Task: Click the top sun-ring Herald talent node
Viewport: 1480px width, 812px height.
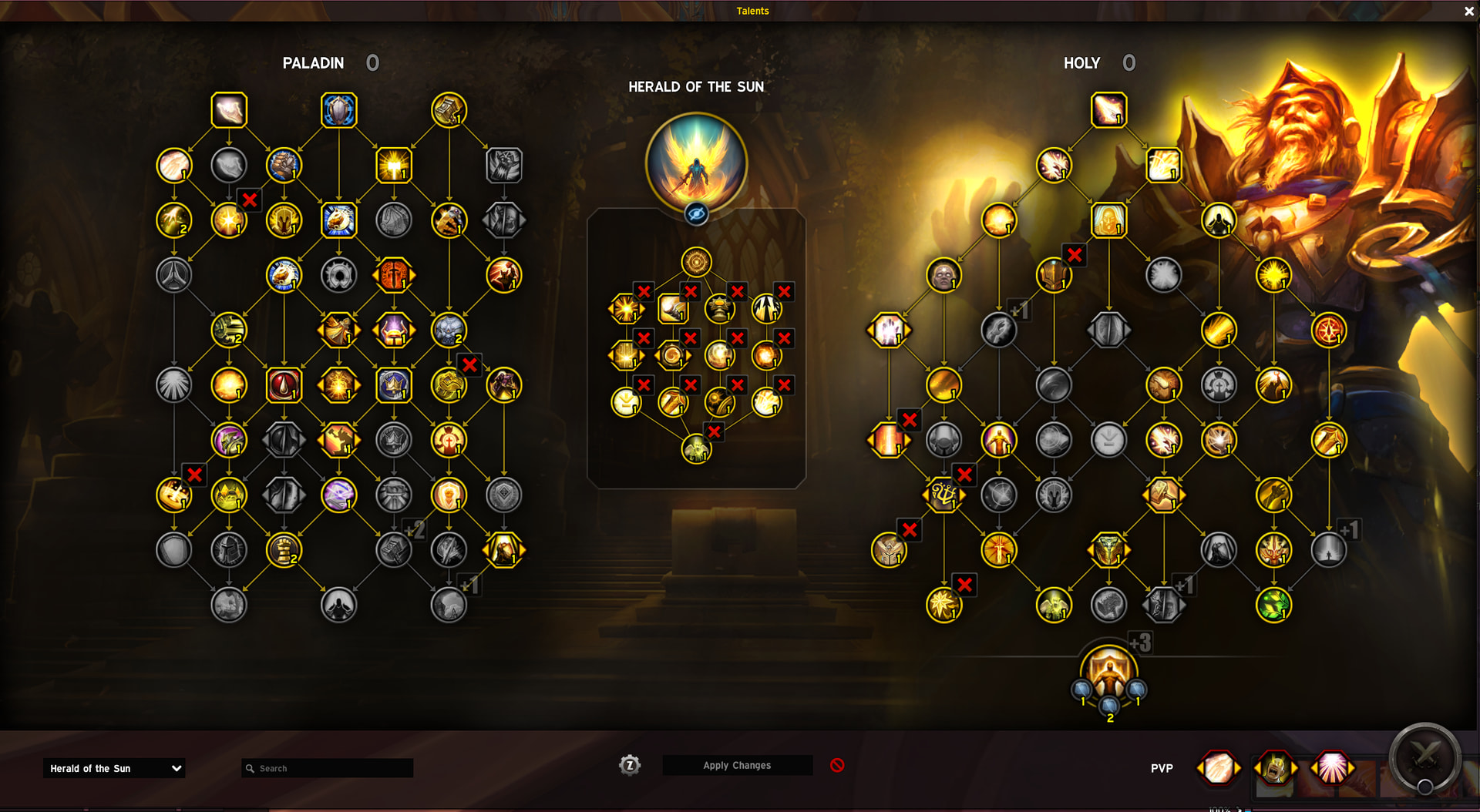Action: pyautogui.click(x=696, y=262)
